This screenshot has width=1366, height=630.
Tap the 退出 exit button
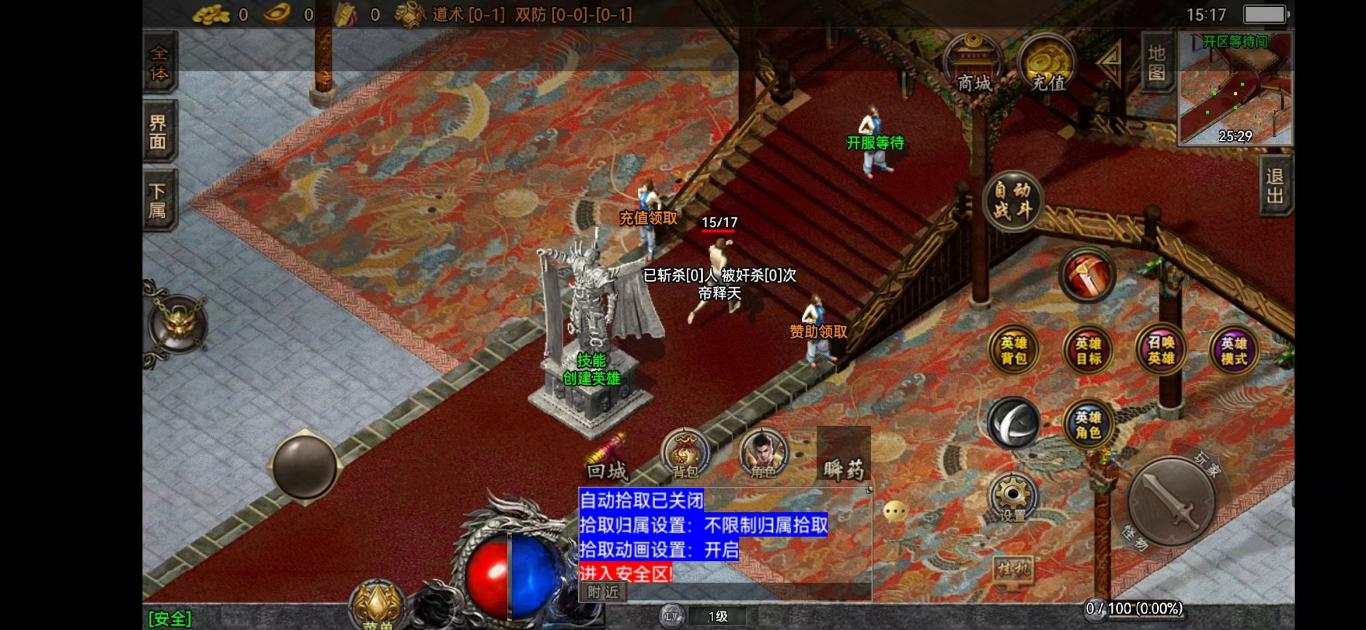1275,185
